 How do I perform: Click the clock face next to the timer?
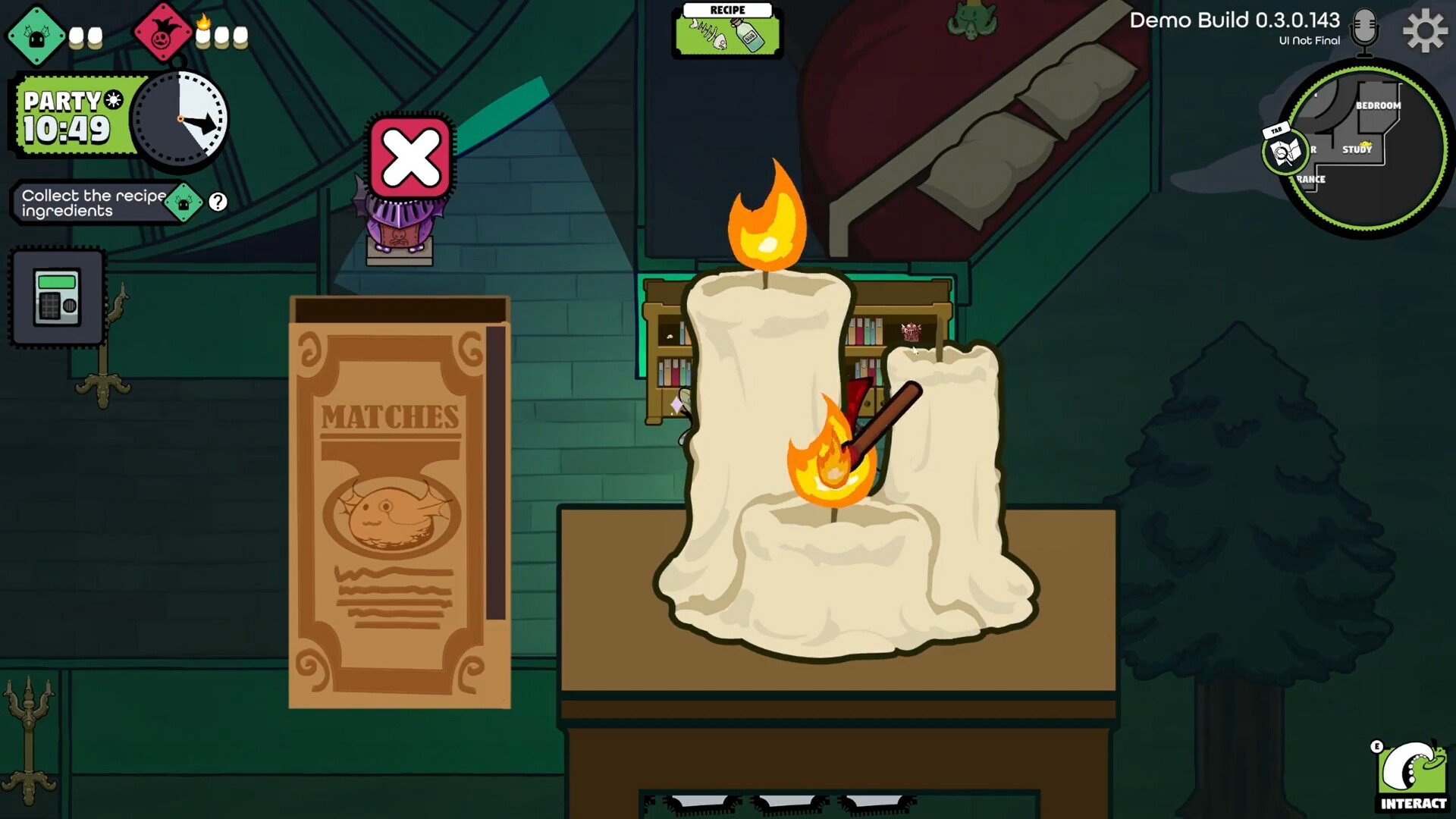(180, 117)
